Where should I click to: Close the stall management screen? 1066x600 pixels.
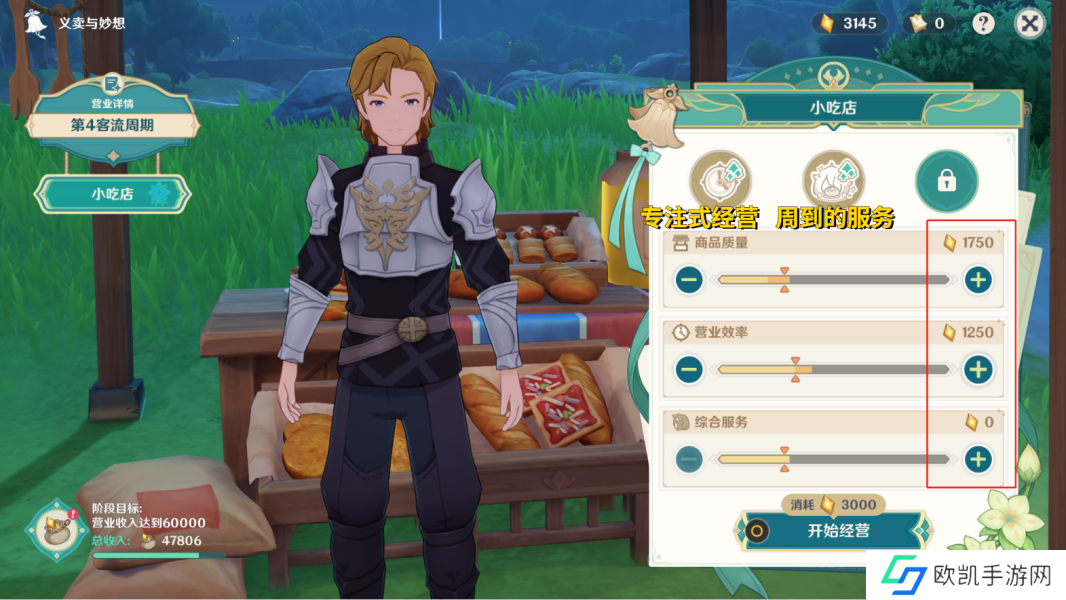1029,24
